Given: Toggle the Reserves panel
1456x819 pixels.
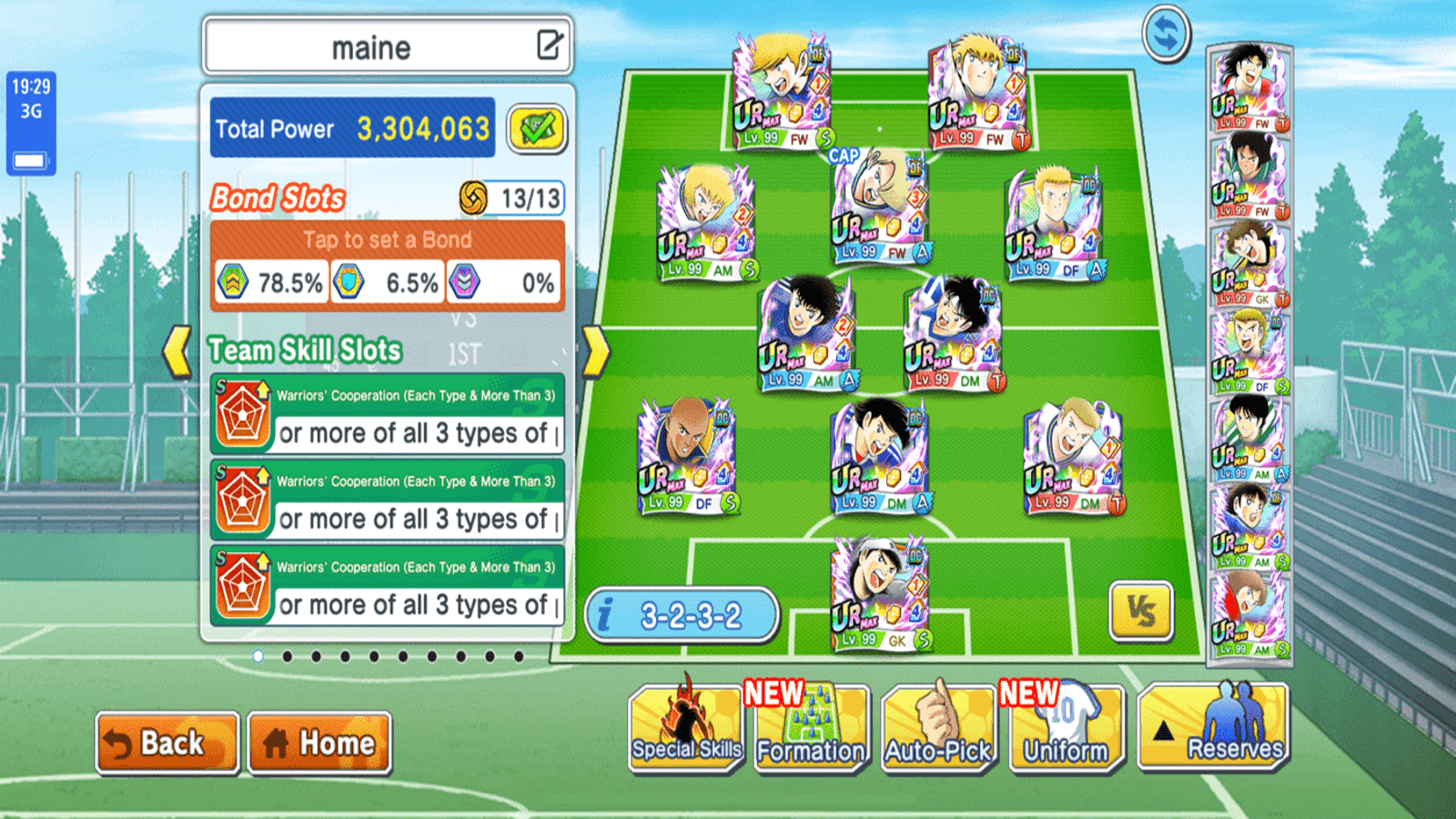Looking at the screenshot, I should pos(1214,730).
